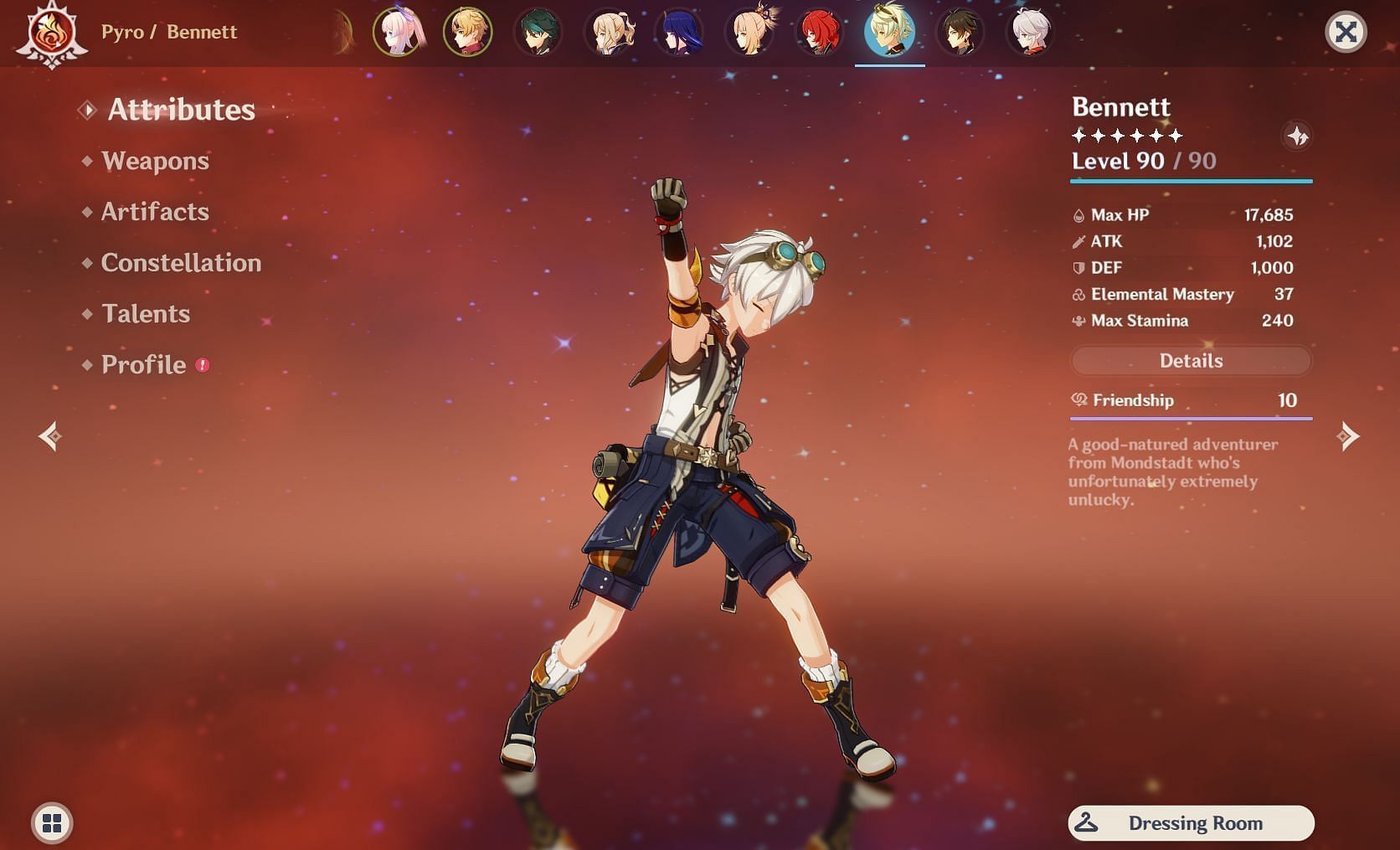Click the Details button under stats

coord(1191,361)
